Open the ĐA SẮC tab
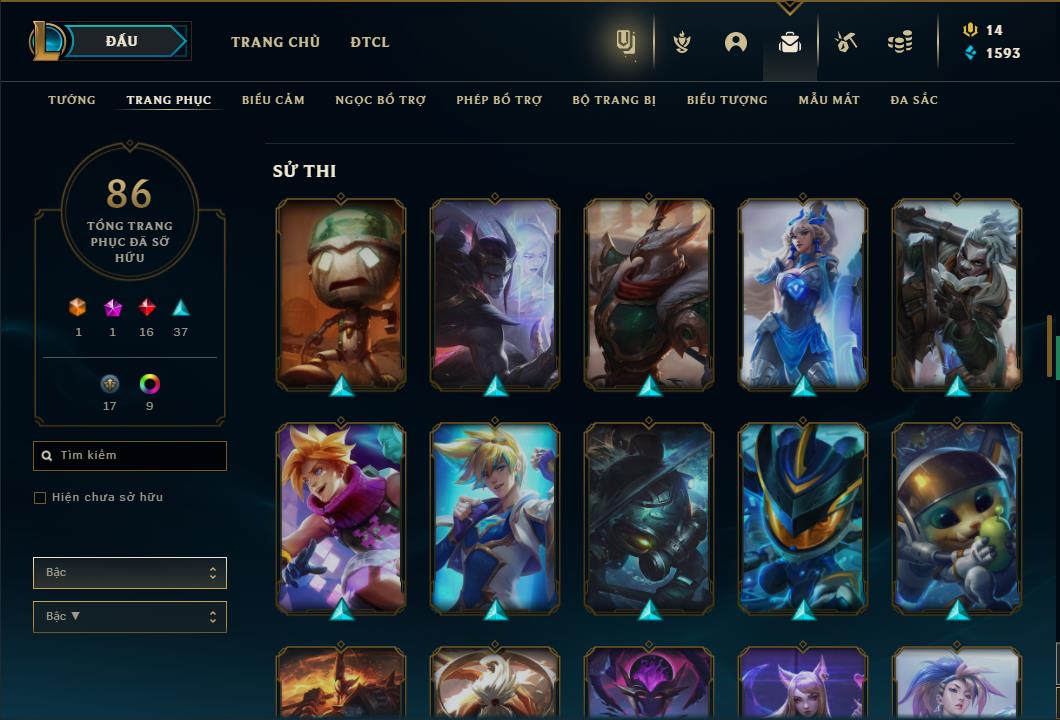 (914, 100)
